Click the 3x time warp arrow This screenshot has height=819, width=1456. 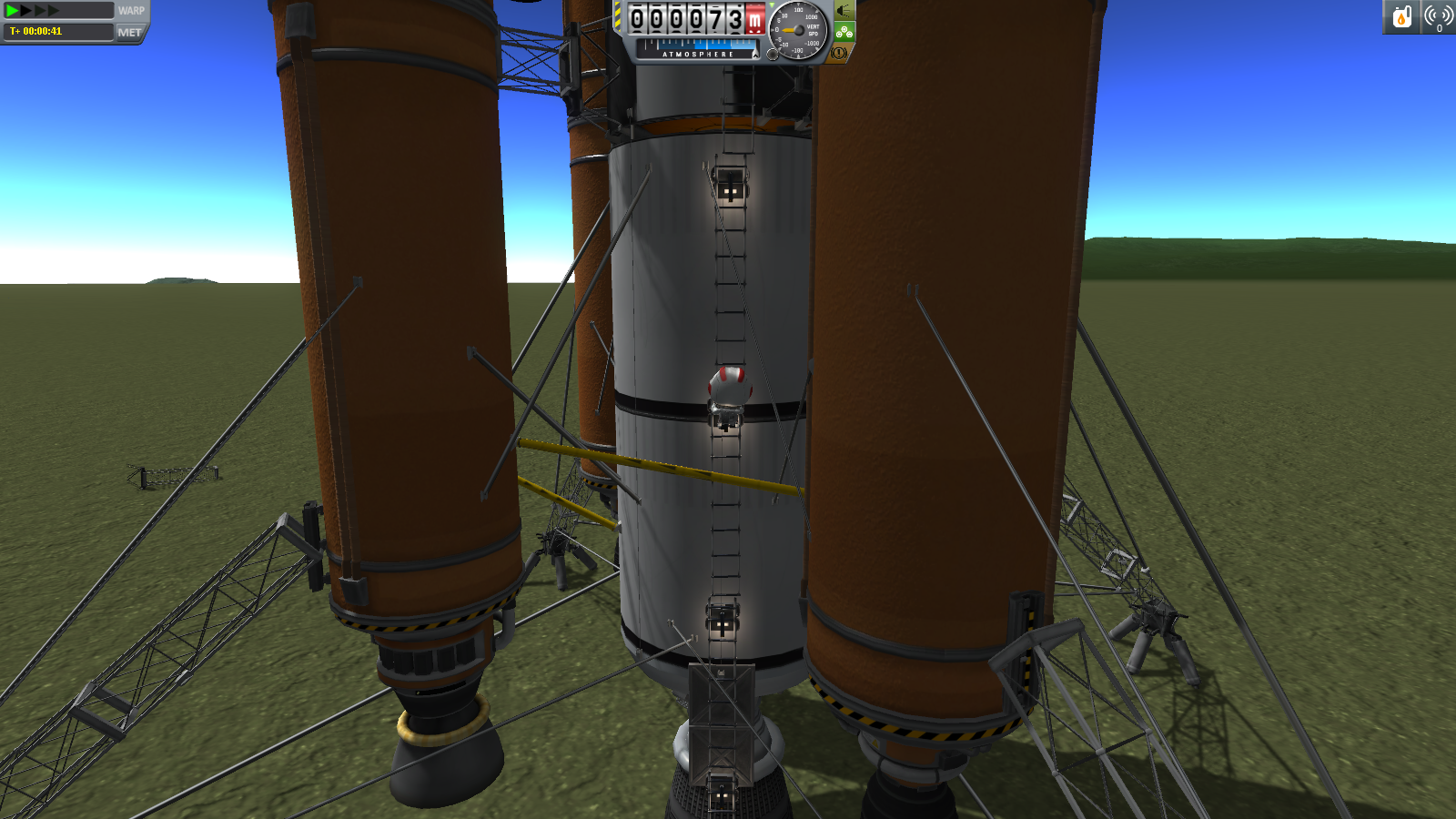click(x=38, y=11)
